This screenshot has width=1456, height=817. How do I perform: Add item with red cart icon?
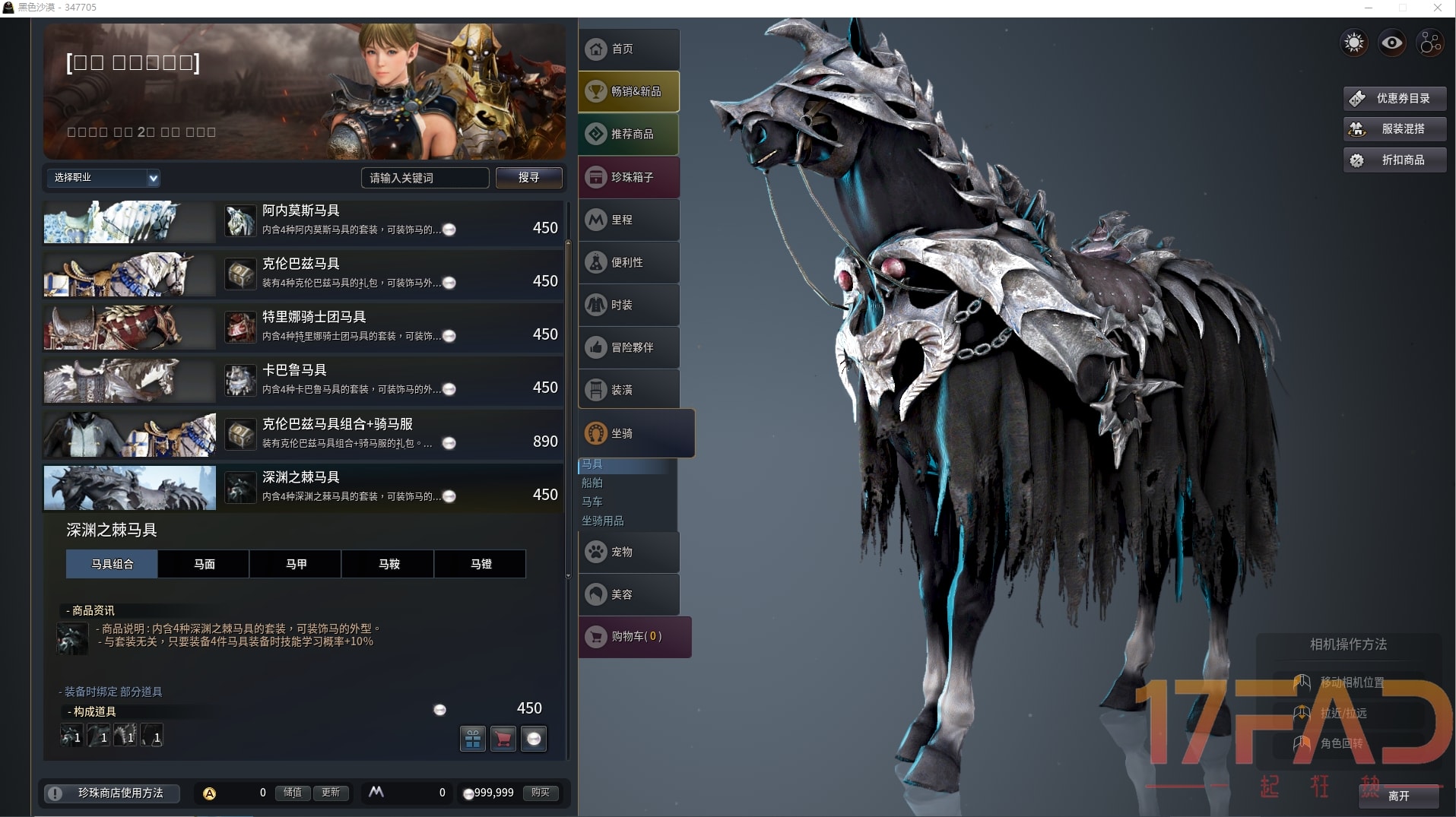pyautogui.click(x=503, y=739)
